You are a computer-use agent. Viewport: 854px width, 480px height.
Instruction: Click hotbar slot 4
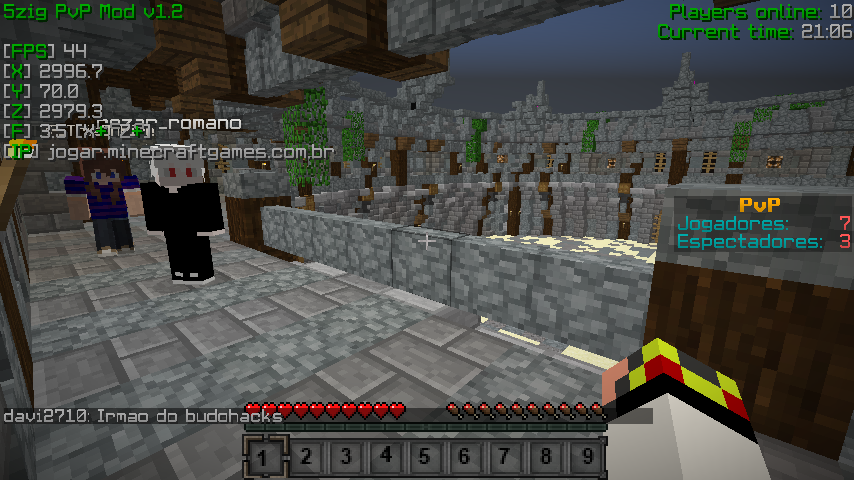[x=385, y=458]
